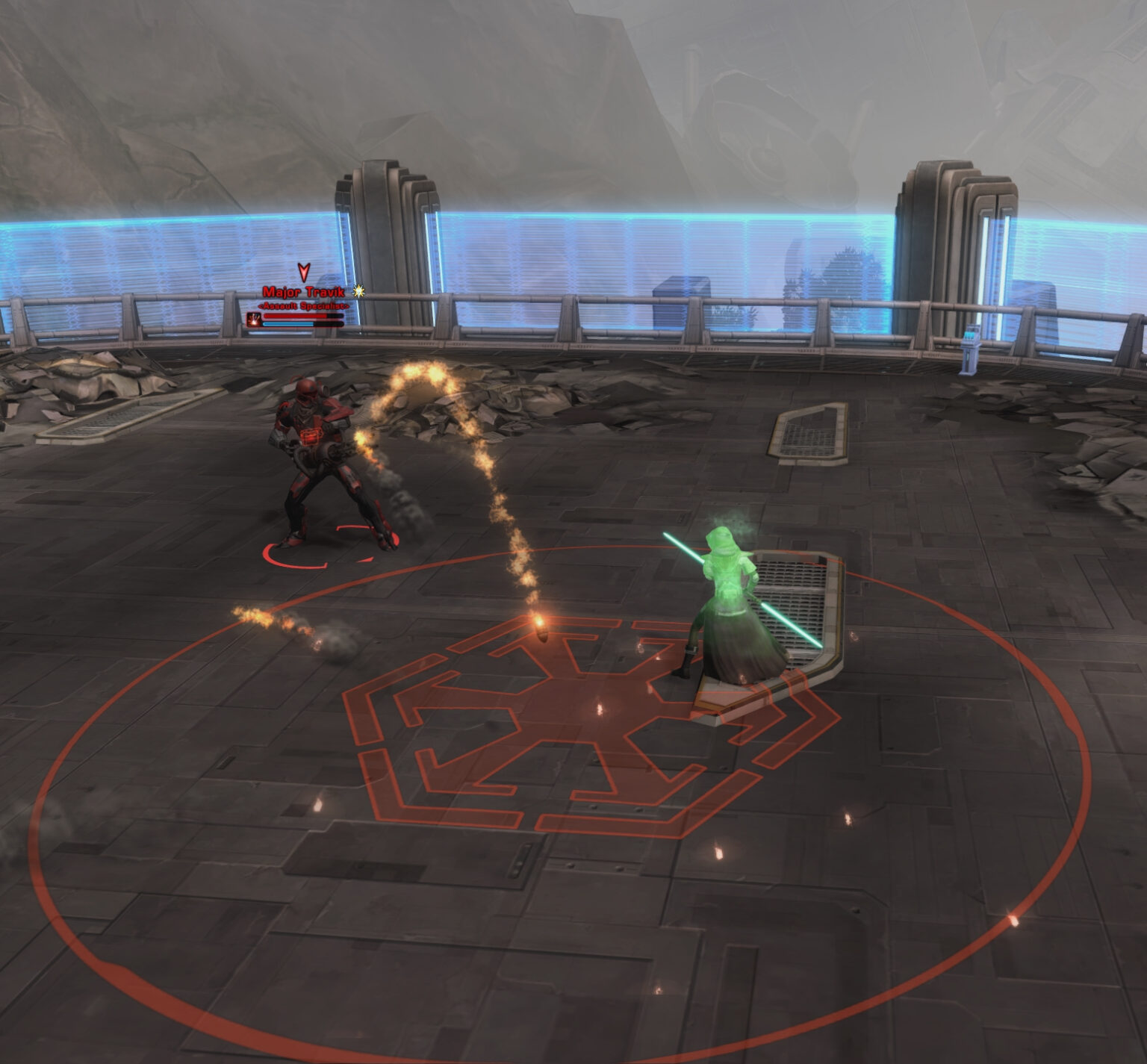This screenshot has height=1064, width=1147.
Task: Click Major Travik's red health bar
Action: 295,316
